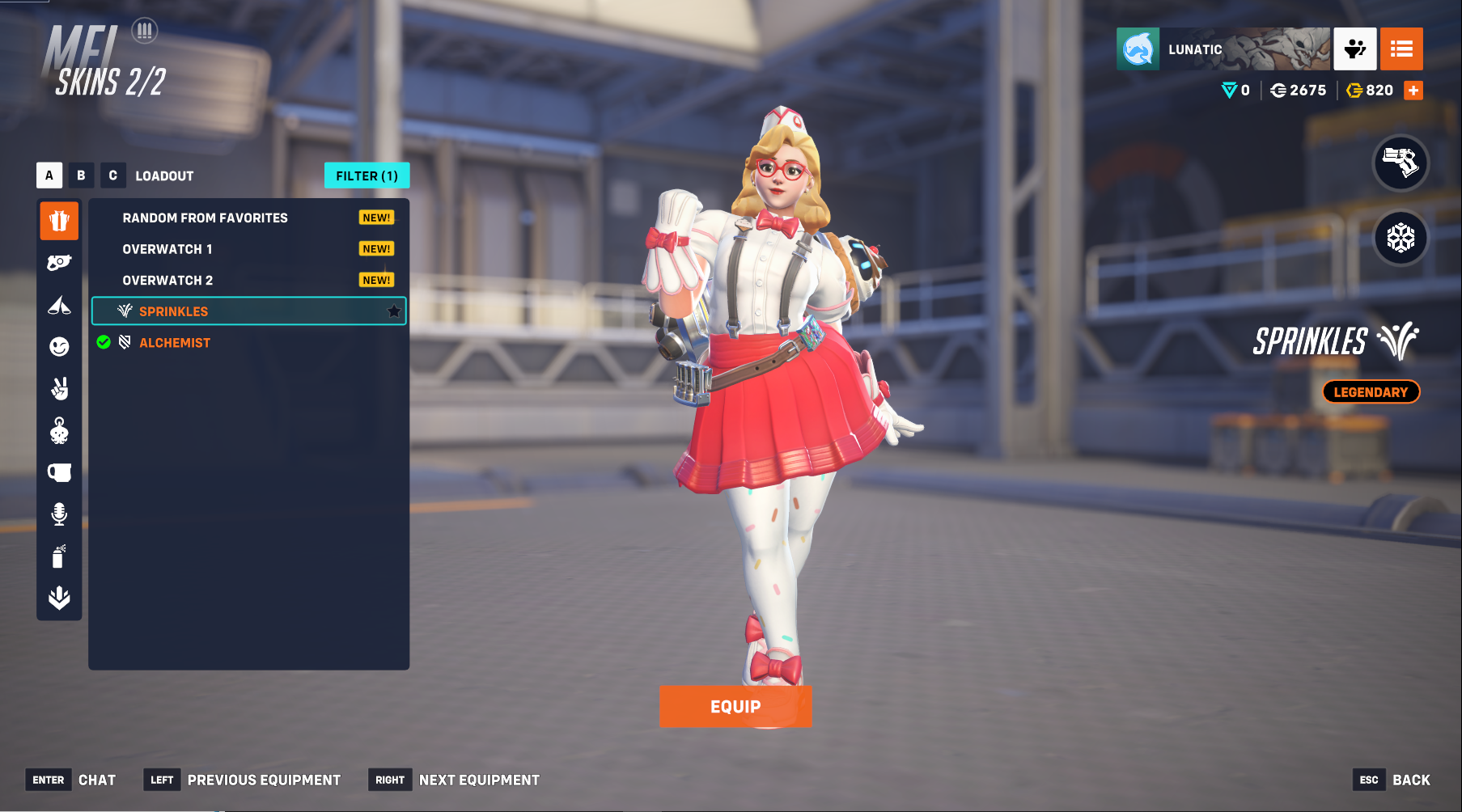This screenshot has width=1462, height=812.
Task: Choose the Alchemist skin
Action: pos(175,343)
